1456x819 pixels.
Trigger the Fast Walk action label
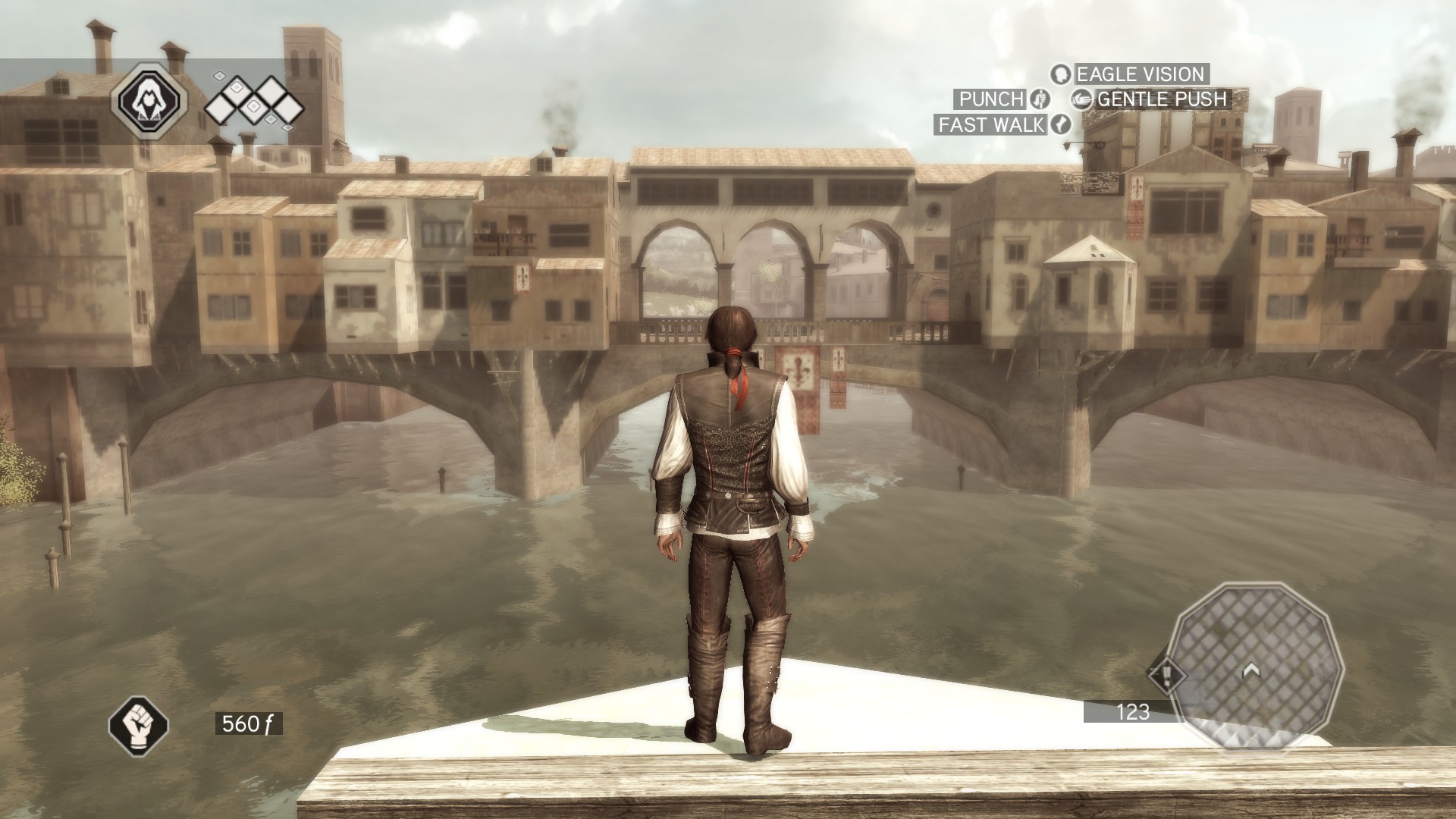point(991,124)
